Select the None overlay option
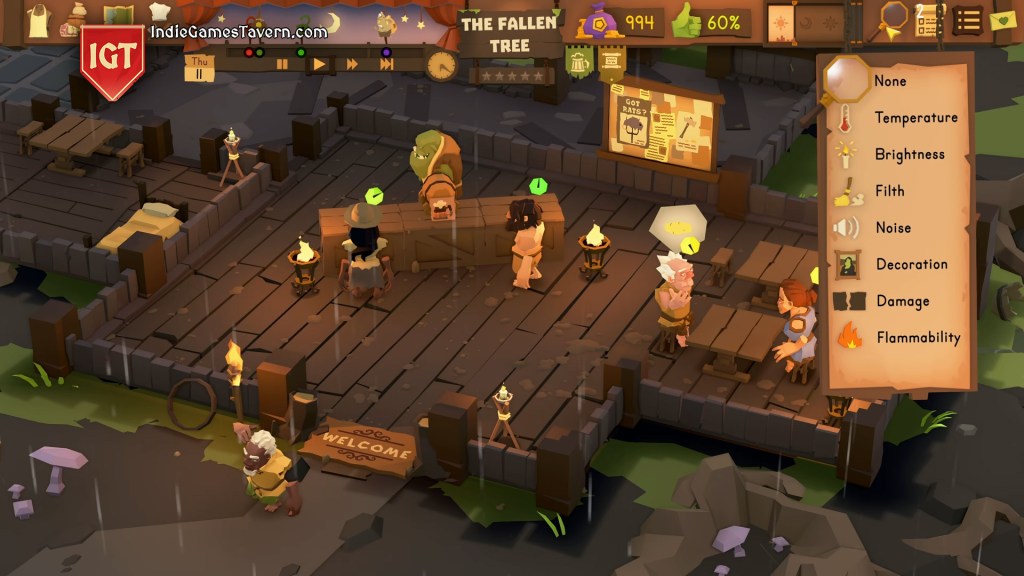This screenshot has height=576, width=1024. [x=889, y=81]
